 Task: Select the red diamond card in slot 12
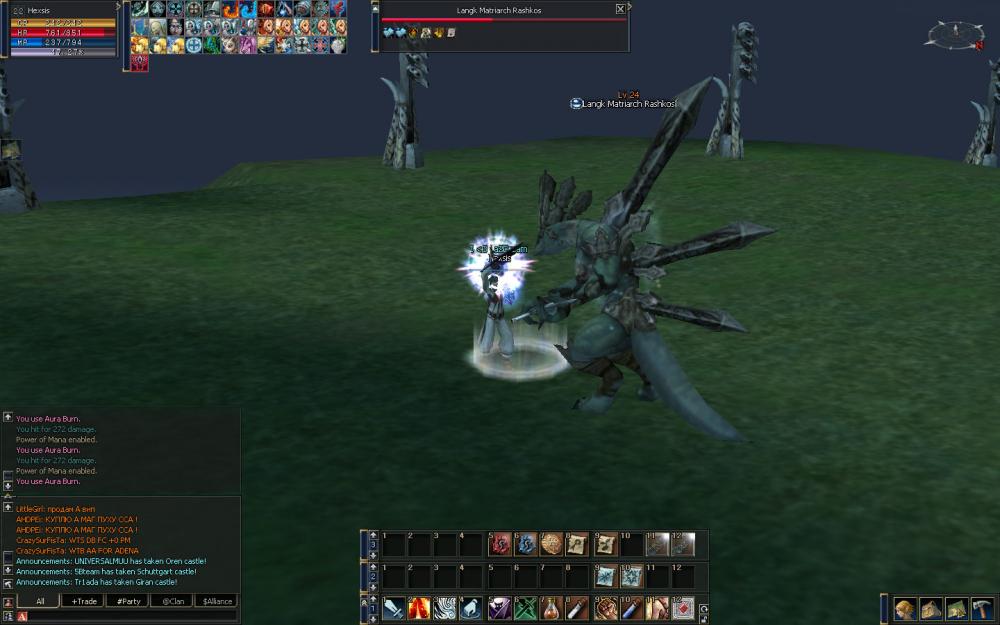pos(684,607)
